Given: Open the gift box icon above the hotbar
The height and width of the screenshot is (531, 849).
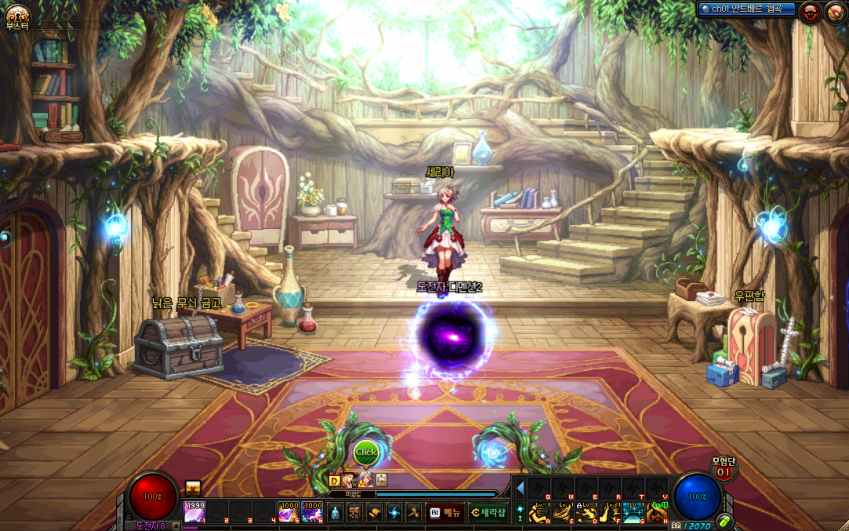Looking at the screenshot, I should pyautogui.click(x=193, y=487).
